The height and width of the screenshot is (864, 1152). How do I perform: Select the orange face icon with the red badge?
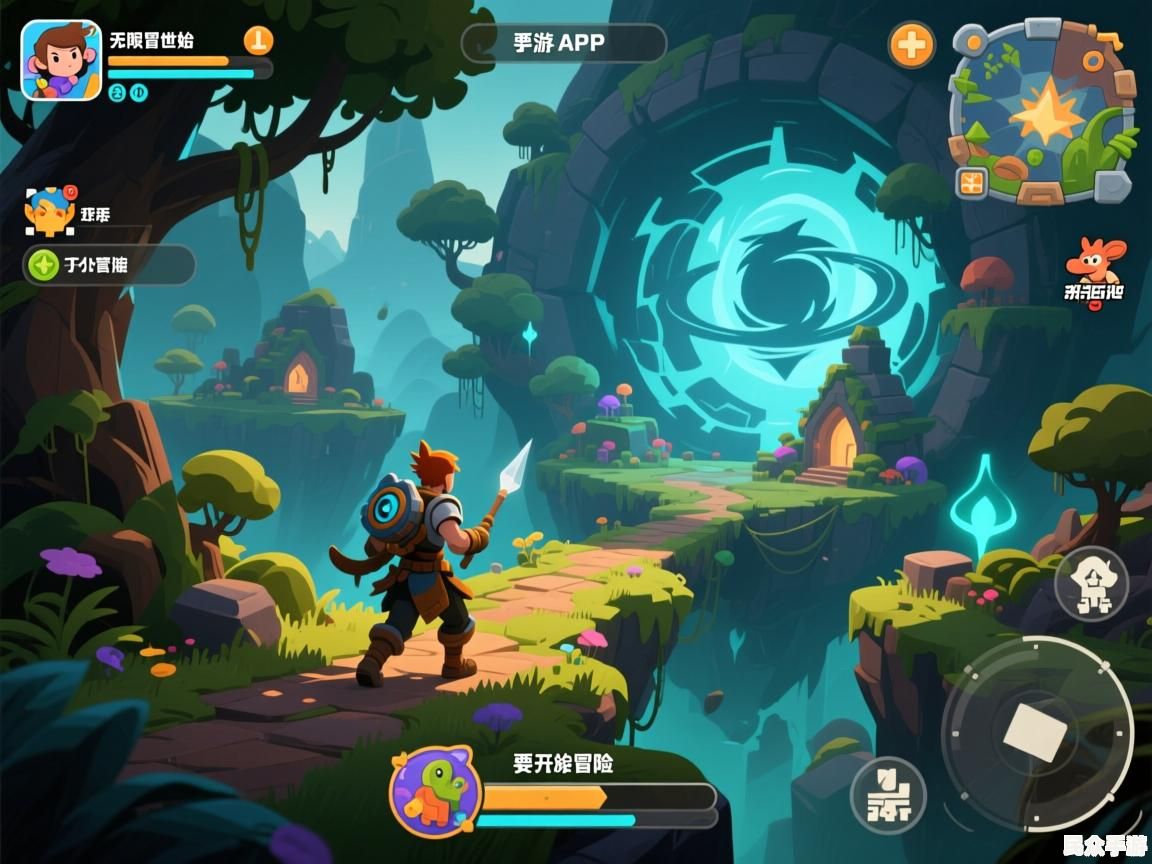pyautogui.click(x=50, y=212)
